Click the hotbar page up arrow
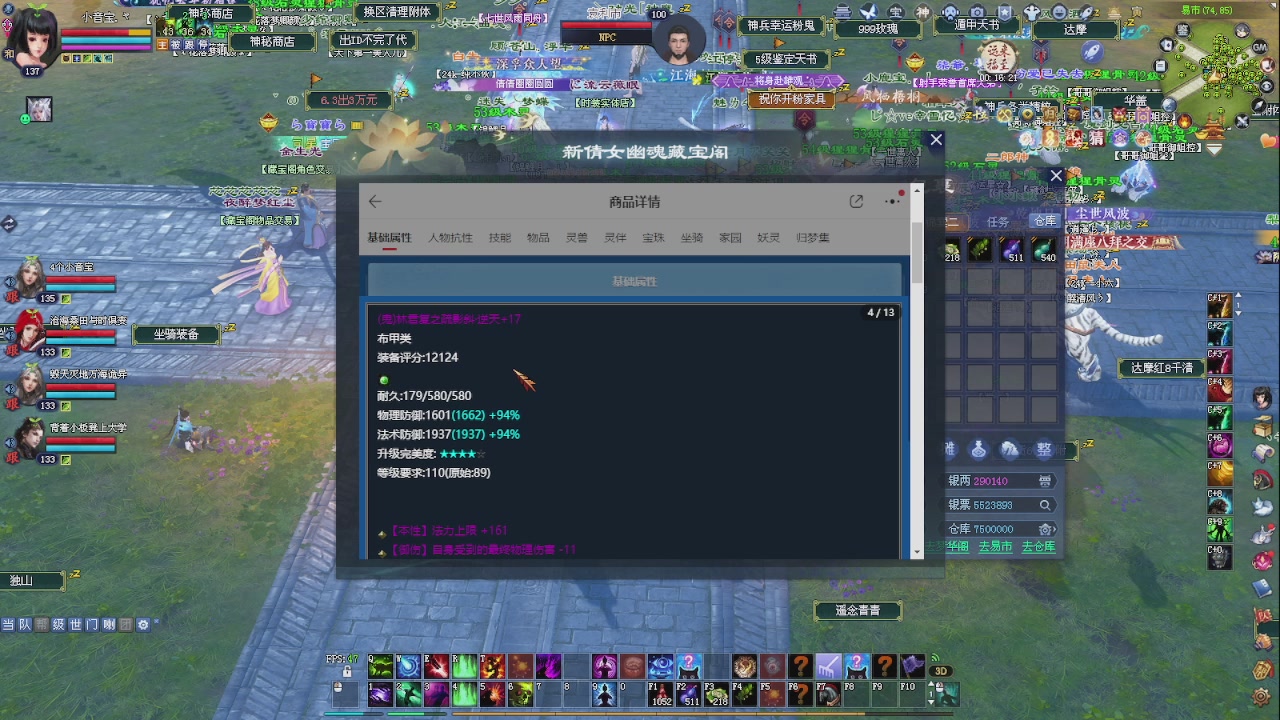Screen dimensions: 1280x720 931,682
